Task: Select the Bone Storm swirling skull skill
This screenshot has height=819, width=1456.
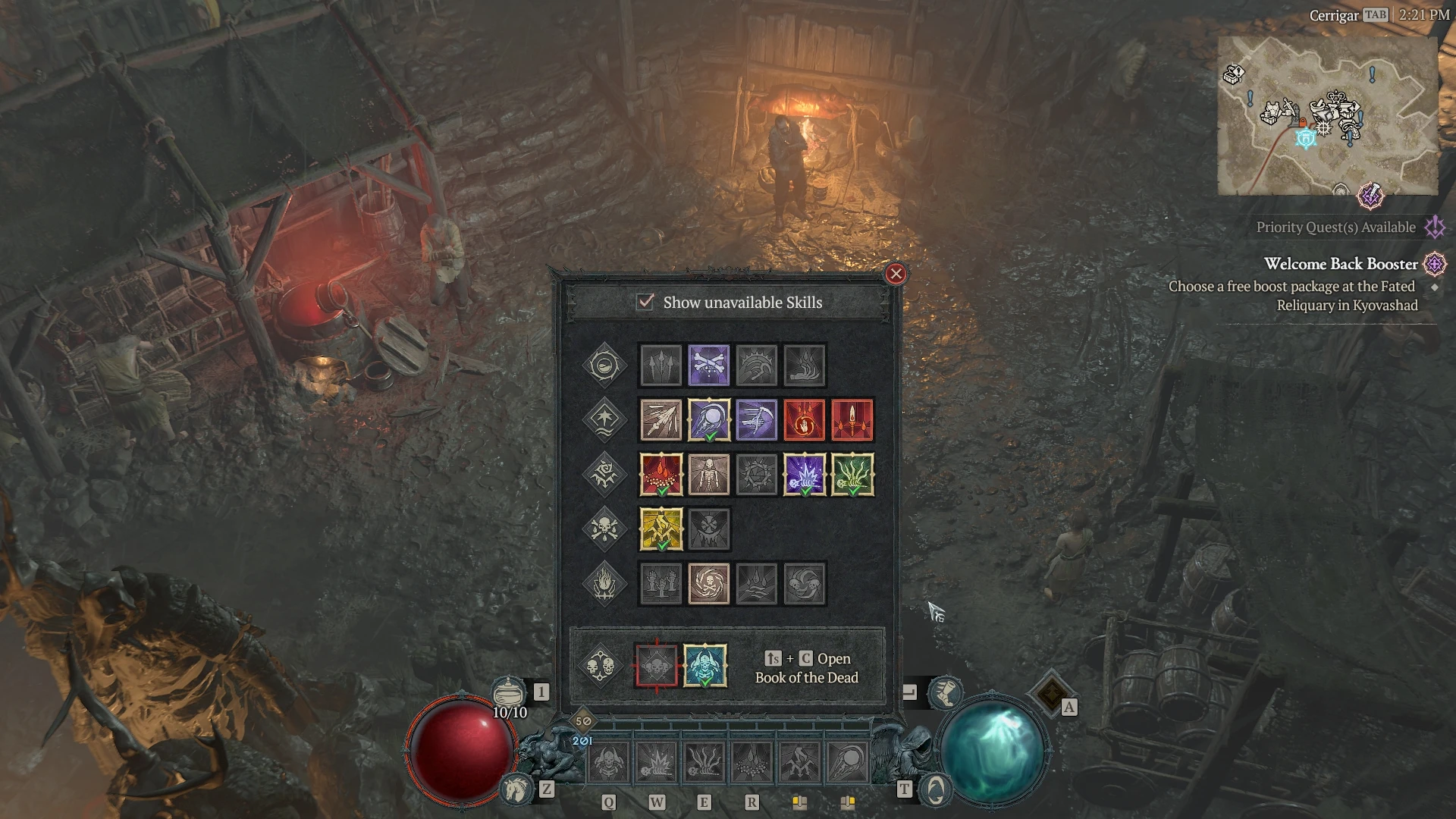Action: (708, 583)
